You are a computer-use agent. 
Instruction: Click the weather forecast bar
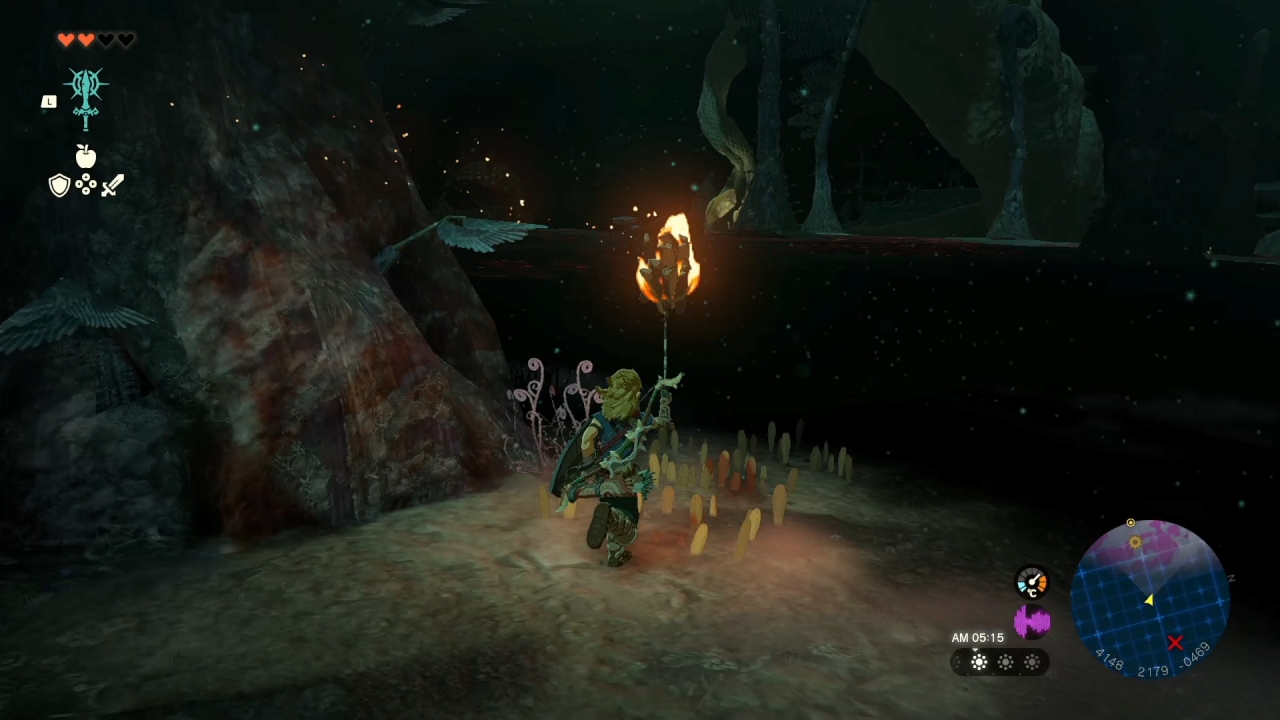[x=1000, y=662]
